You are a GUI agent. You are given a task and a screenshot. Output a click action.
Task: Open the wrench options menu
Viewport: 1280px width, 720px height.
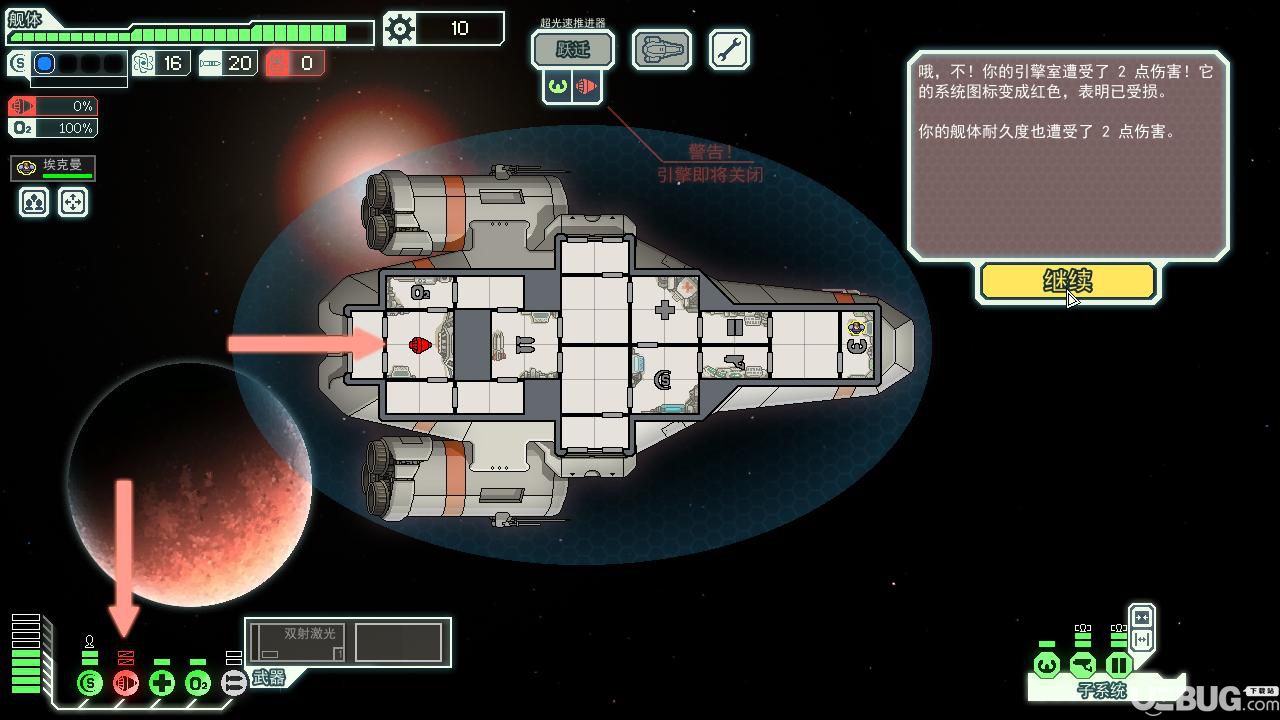pyautogui.click(x=729, y=49)
